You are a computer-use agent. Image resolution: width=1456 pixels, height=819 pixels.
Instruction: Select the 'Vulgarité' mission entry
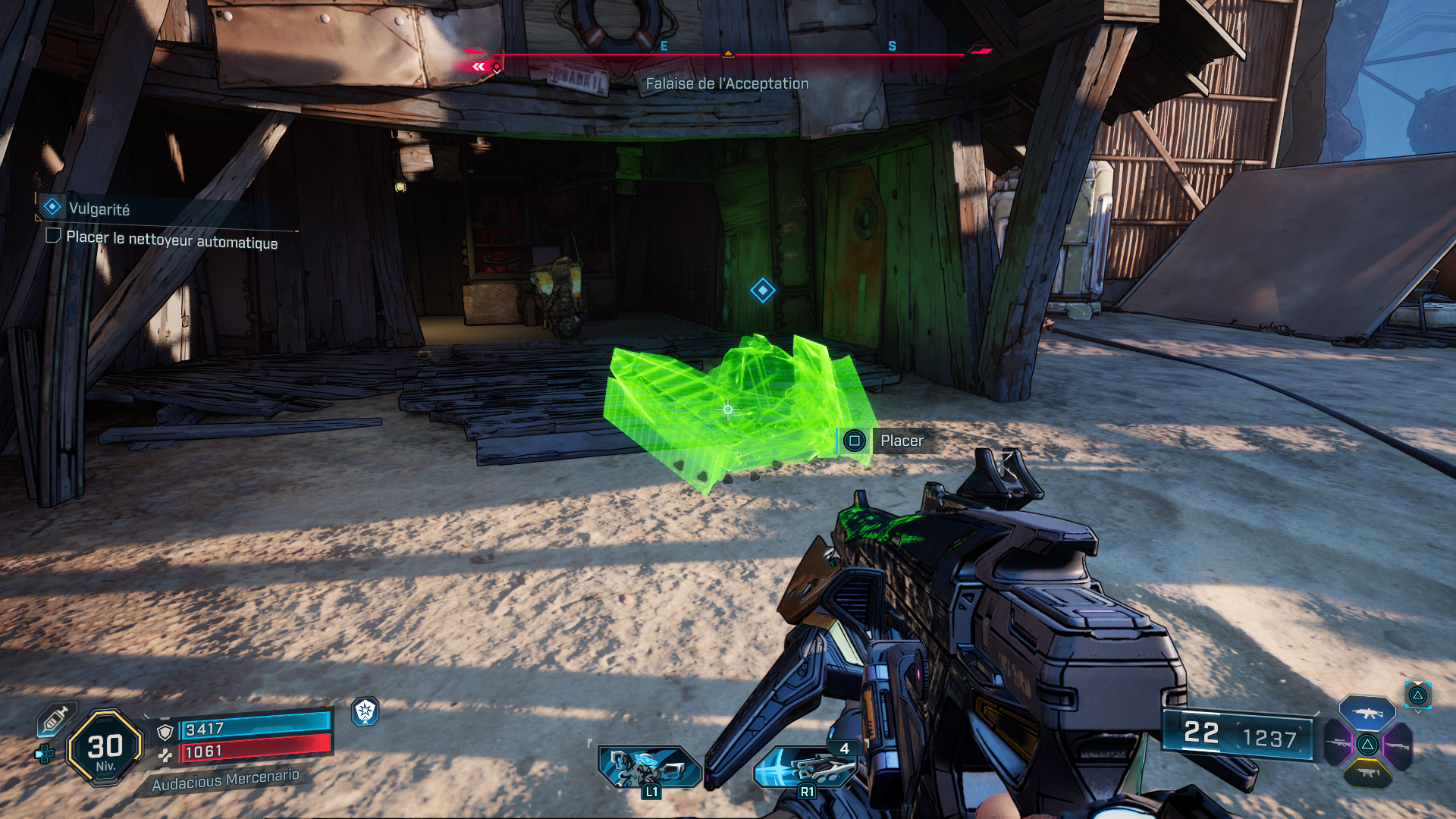pyautogui.click(x=99, y=208)
